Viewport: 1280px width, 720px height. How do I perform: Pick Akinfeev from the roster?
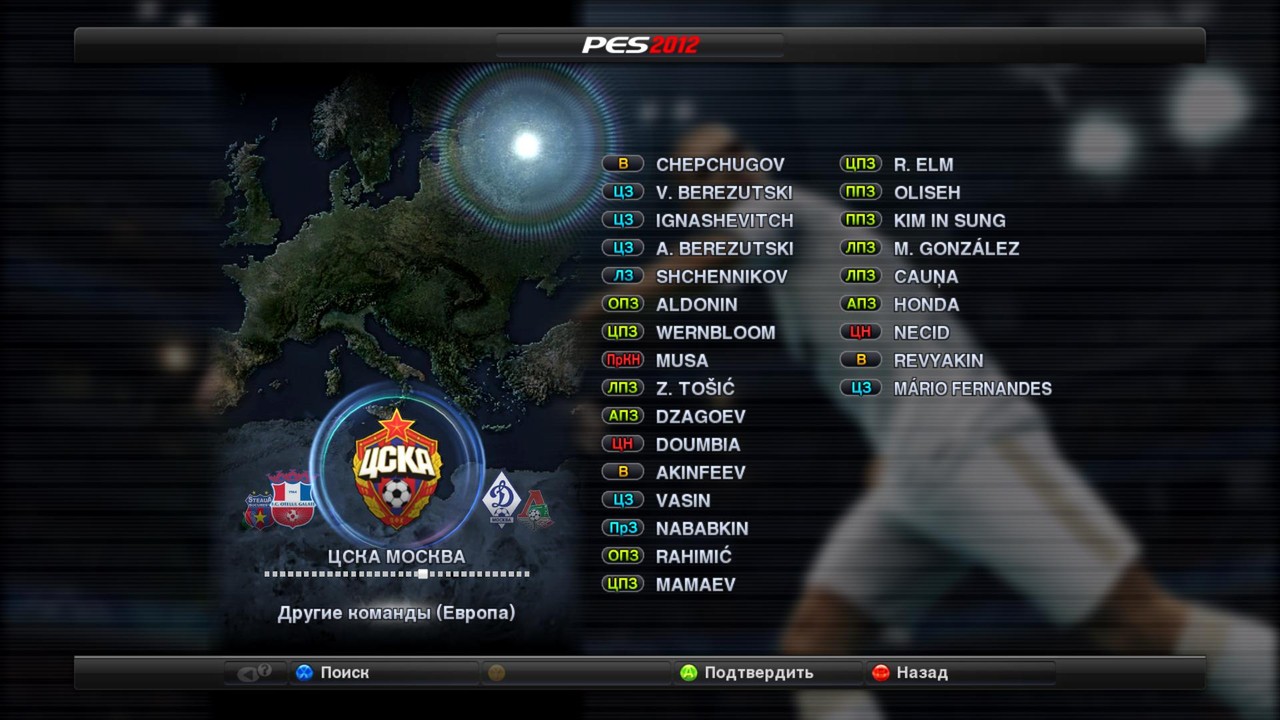700,472
